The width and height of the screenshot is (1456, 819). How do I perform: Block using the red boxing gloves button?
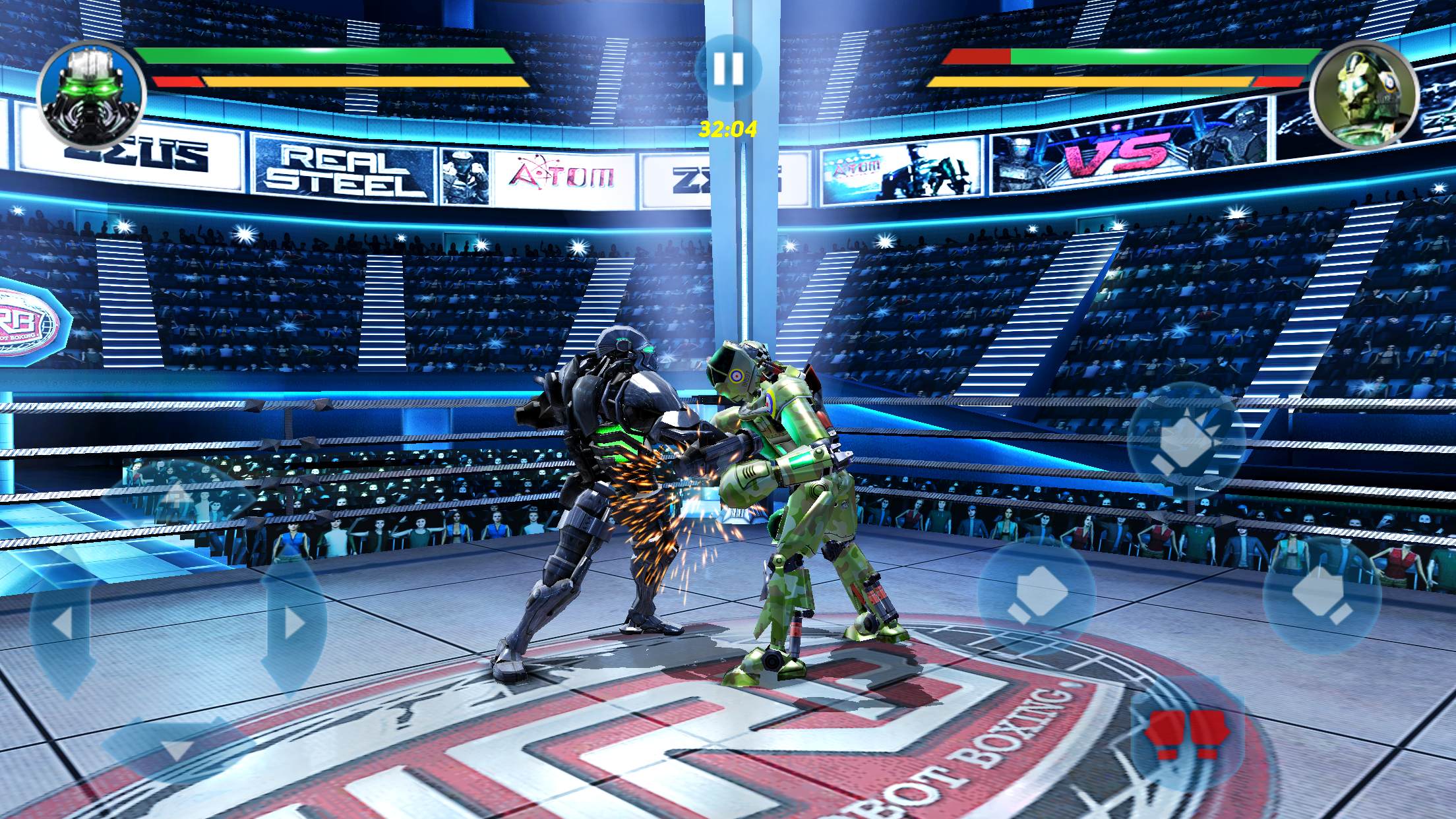(1186, 733)
